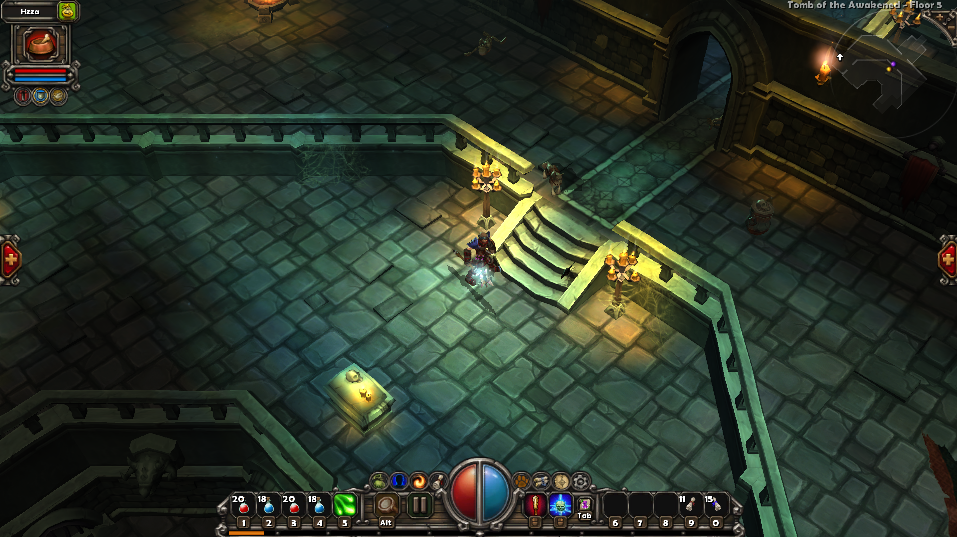Select the red left-click weapon skill
The height and width of the screenshot is (537, 957).
point(535,505)
